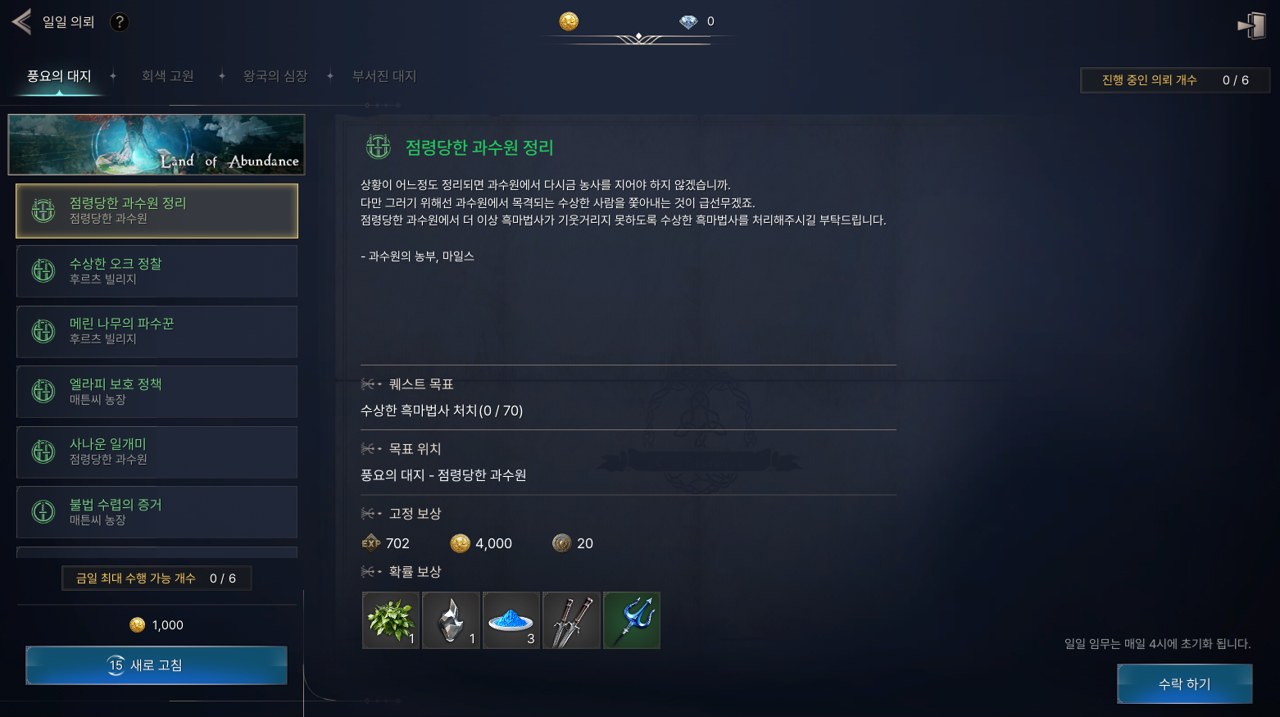Select the 점령당한 과수원 정리 quest
1280x717 pixels.
tap(157, 210)
